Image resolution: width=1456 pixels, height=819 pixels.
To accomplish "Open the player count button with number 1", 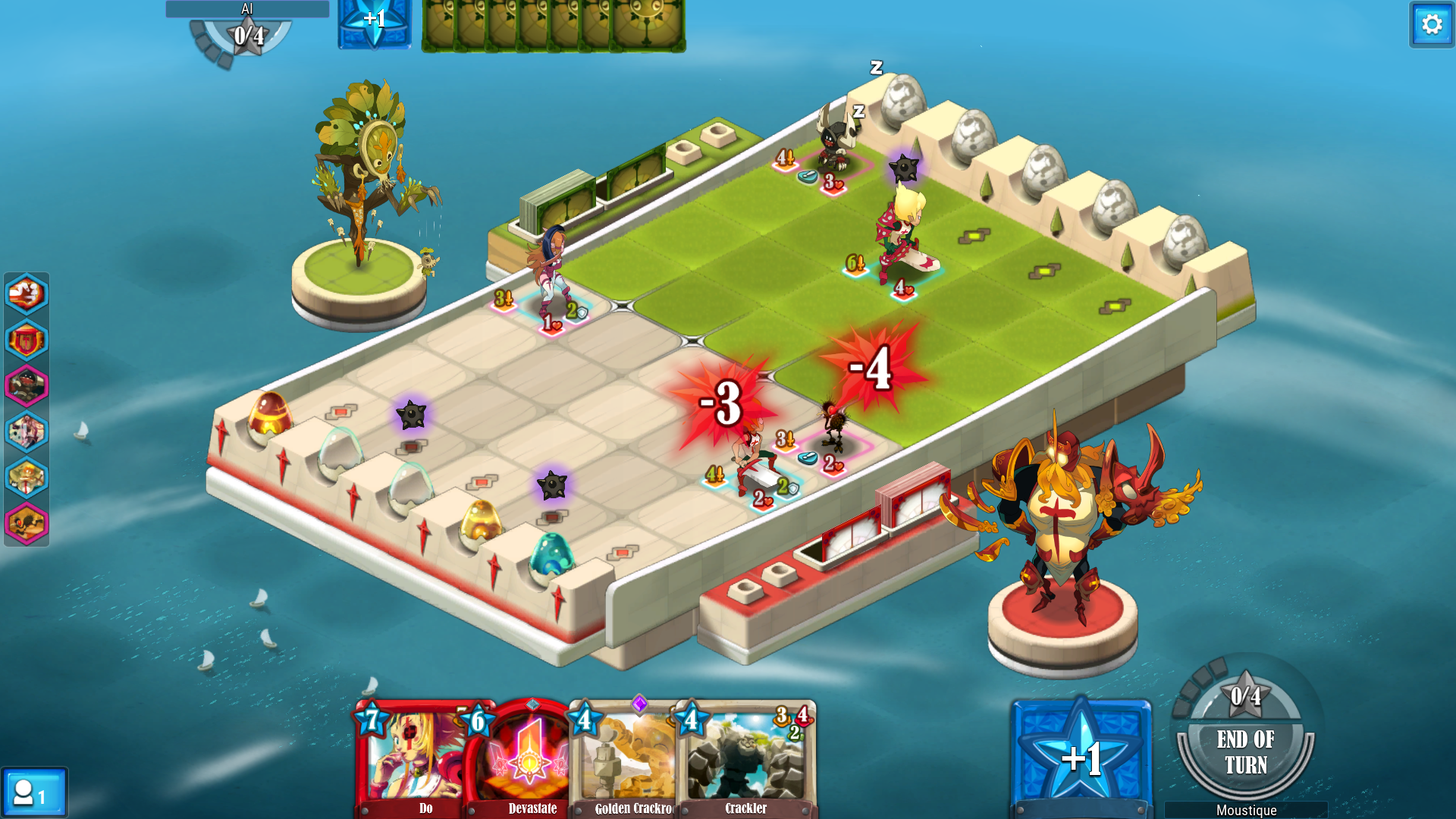I will coord(33,793).
